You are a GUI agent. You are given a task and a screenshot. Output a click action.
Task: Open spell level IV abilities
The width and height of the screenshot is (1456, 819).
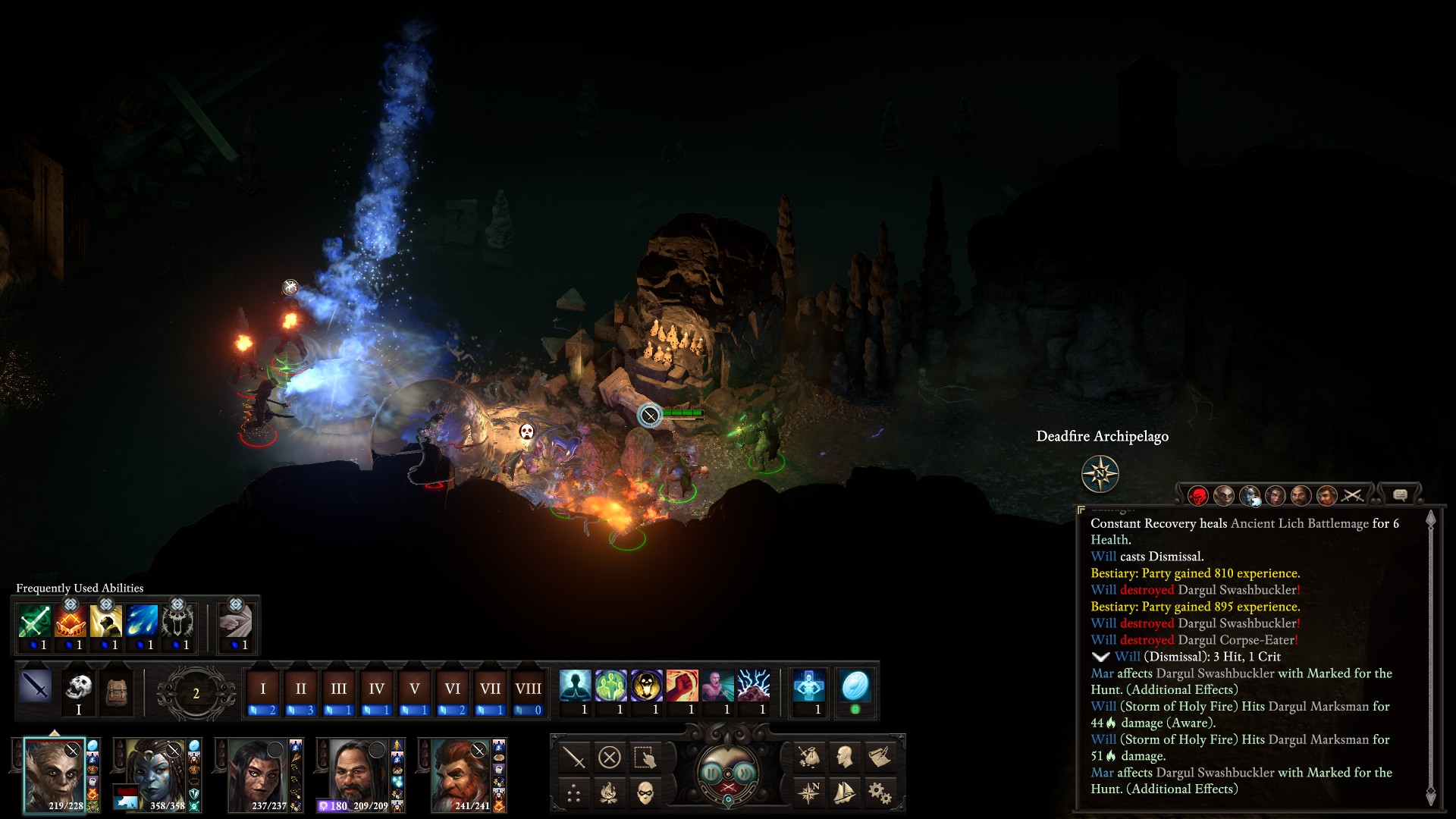377,689
